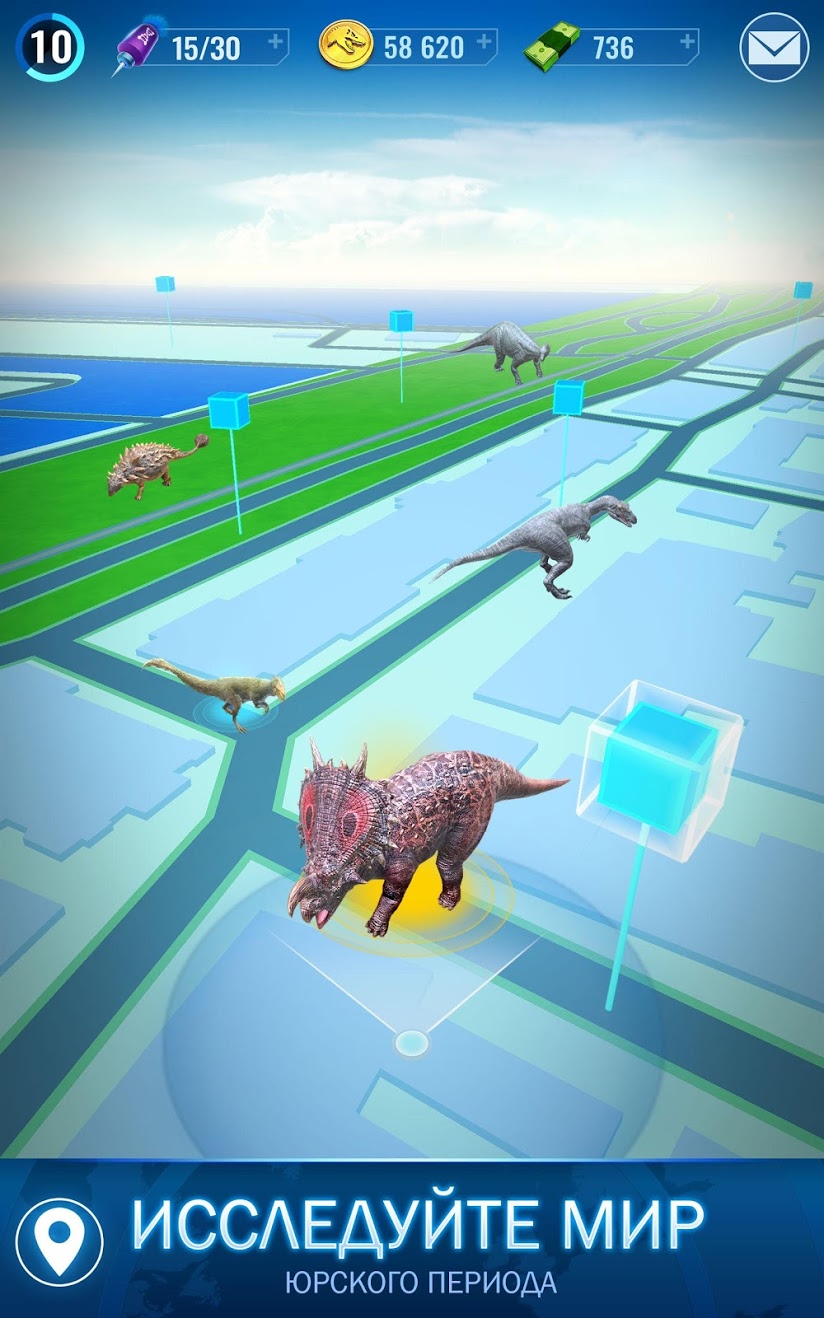
Task: Open the mailbox envelope icon
Action: 774,47
